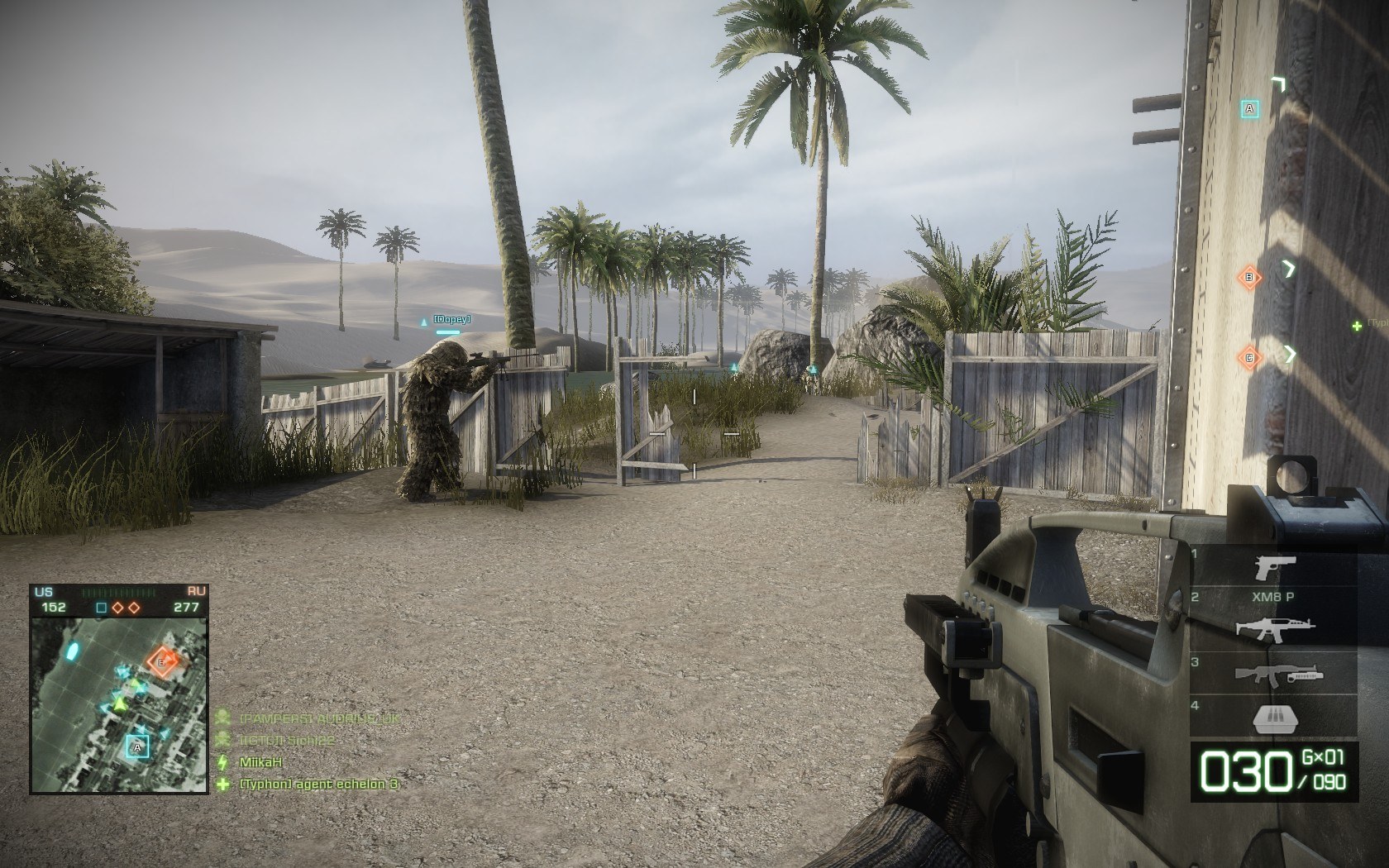The width and height of the screenshot is (1389, 868).
Task: Click the orange objective C waypoint marker
Action: point(1249,357)
